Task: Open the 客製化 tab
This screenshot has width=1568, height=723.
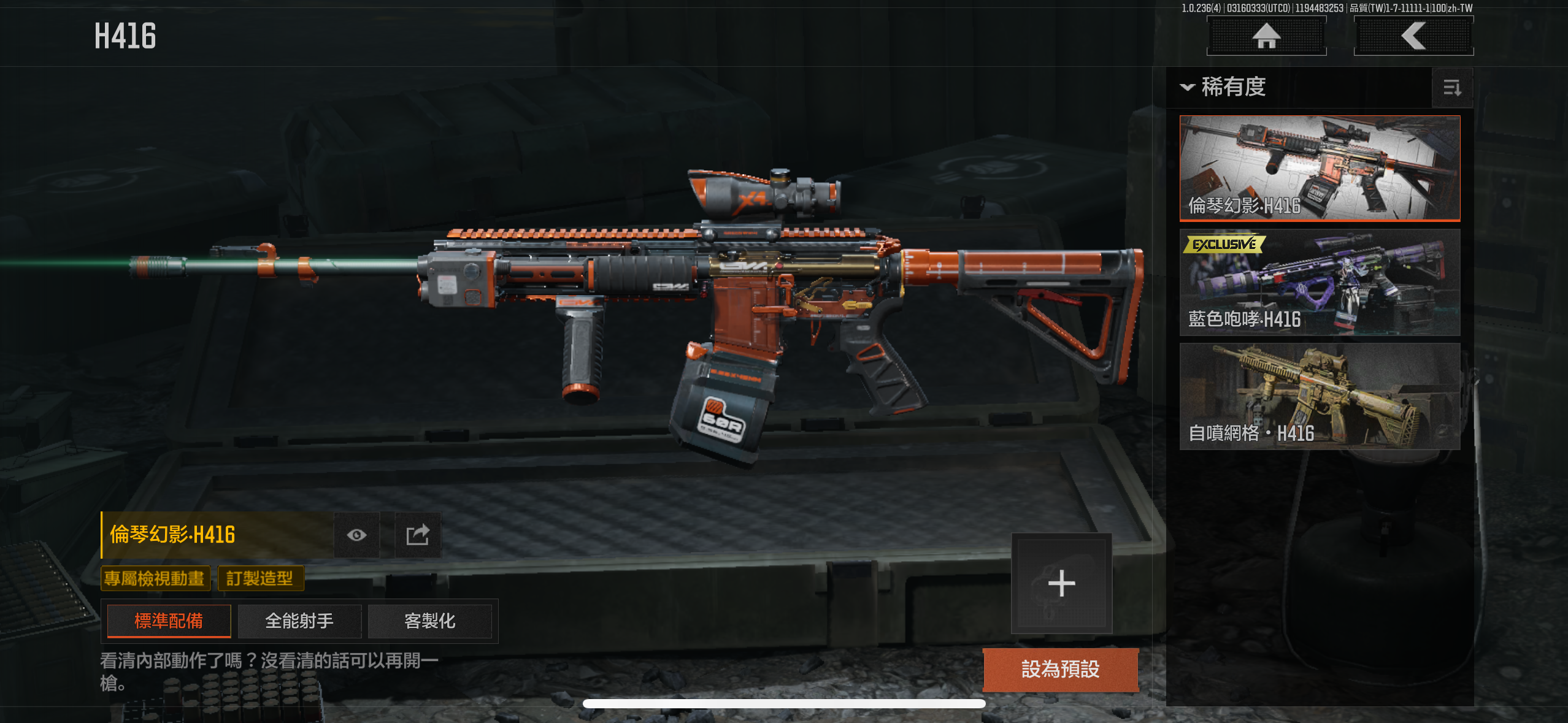Action: 429,621
